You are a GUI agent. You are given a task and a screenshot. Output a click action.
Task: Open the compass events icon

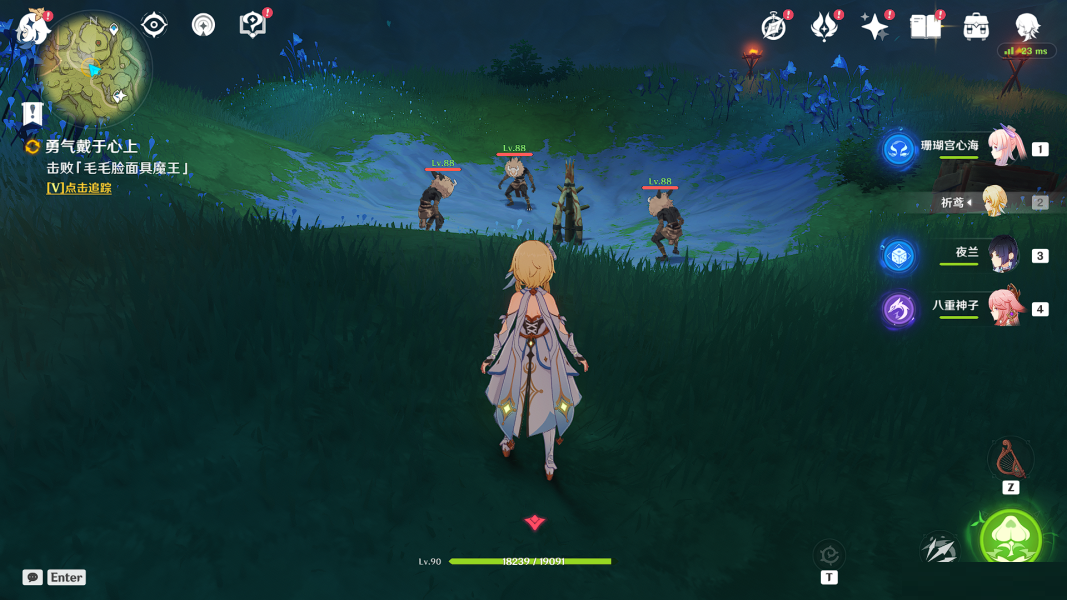[773, 27]
